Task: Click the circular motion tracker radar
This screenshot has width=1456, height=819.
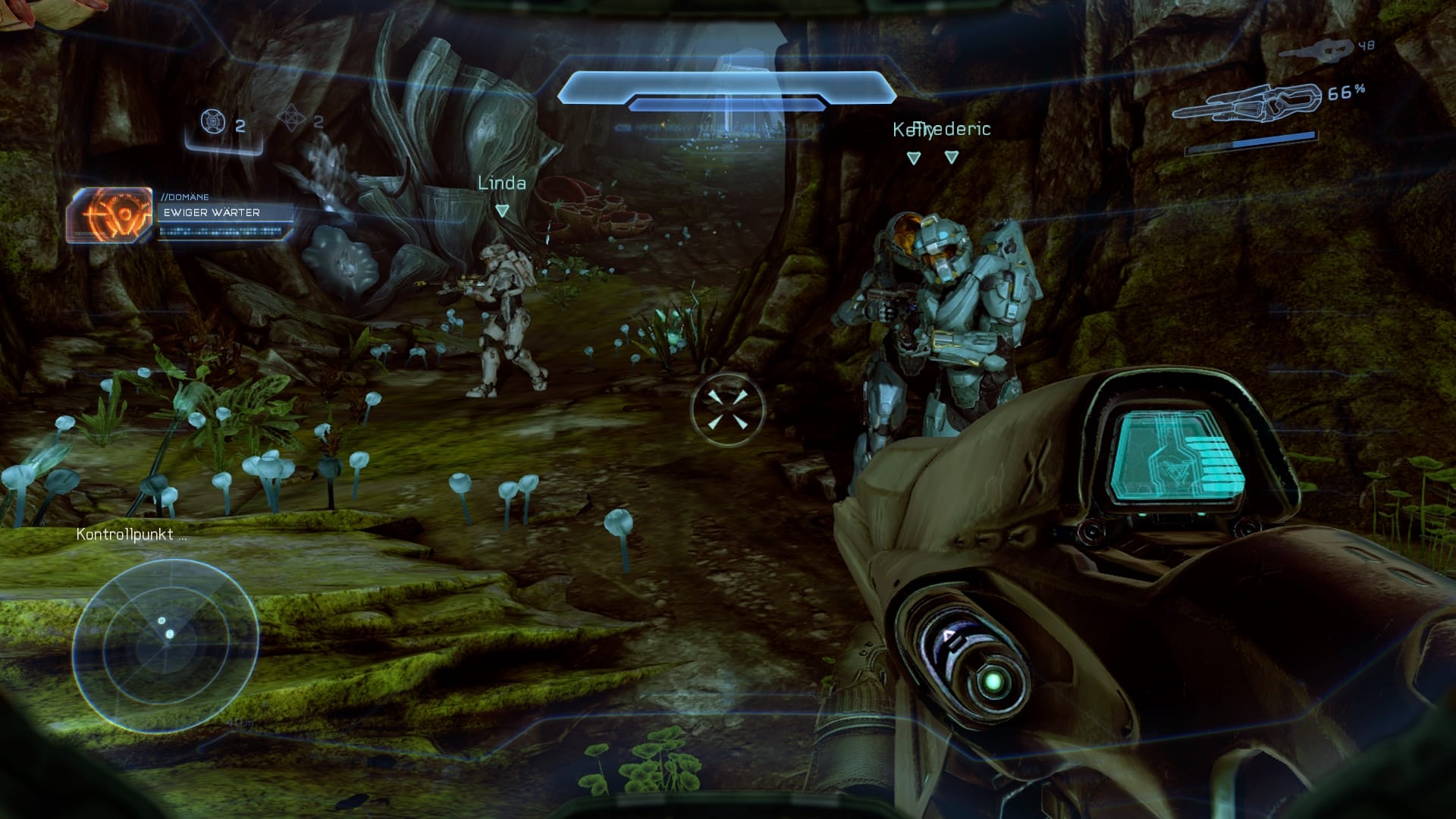Action: click(x=166, y=645)
